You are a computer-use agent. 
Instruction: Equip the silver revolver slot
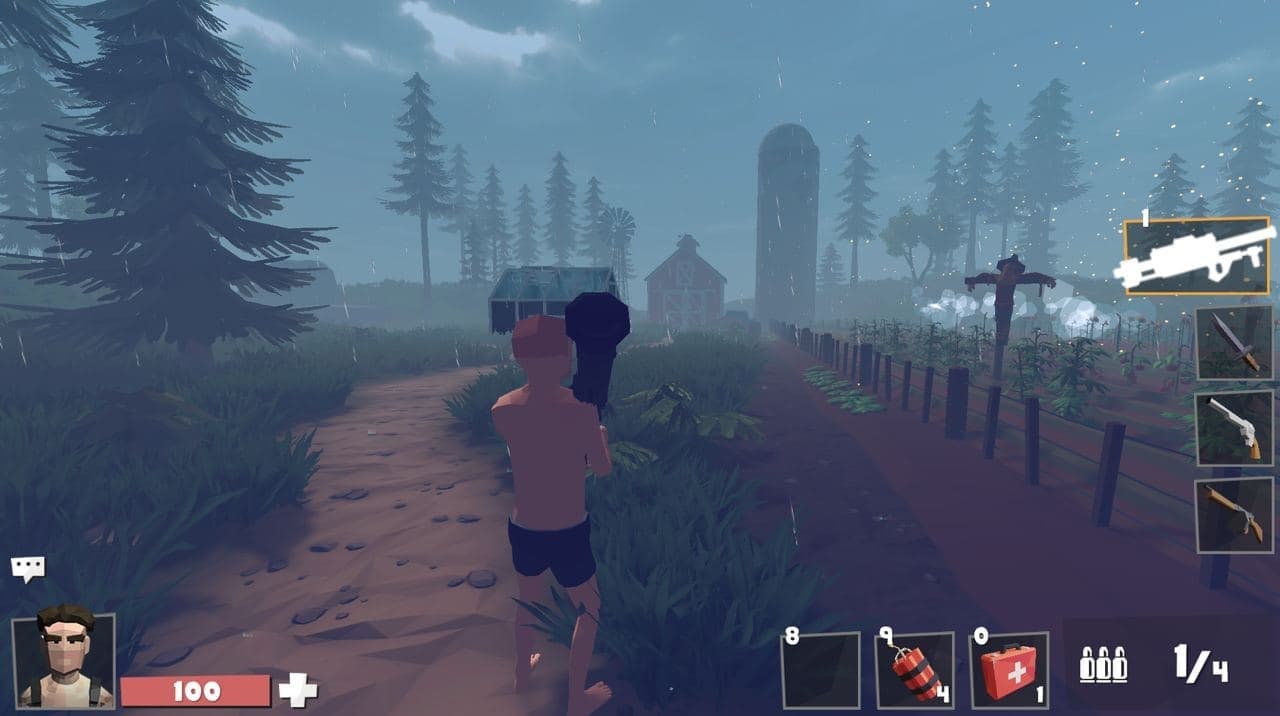pos(1234,428)
